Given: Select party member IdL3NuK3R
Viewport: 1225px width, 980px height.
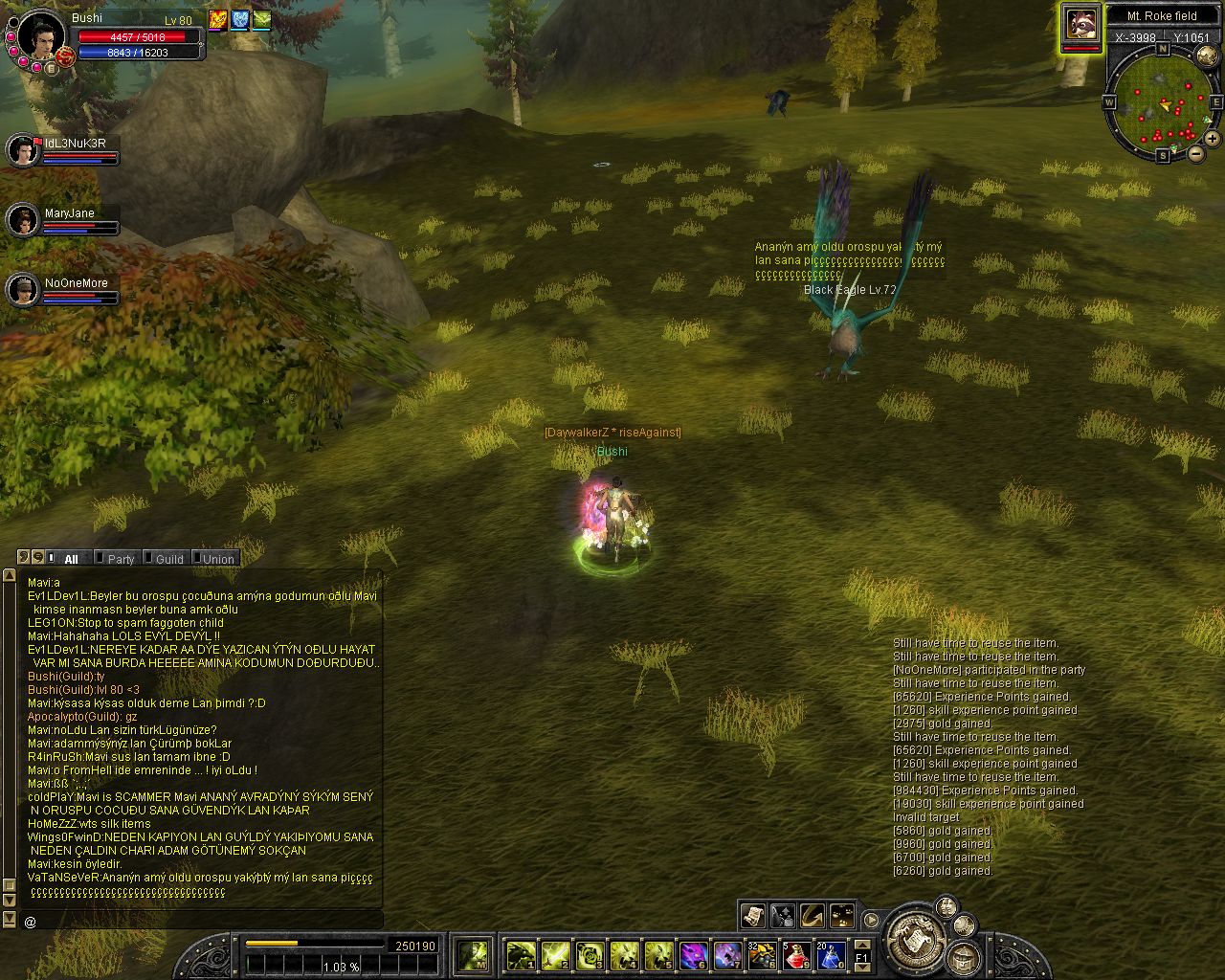Looking at the screenshot, I should coord(23,150).
